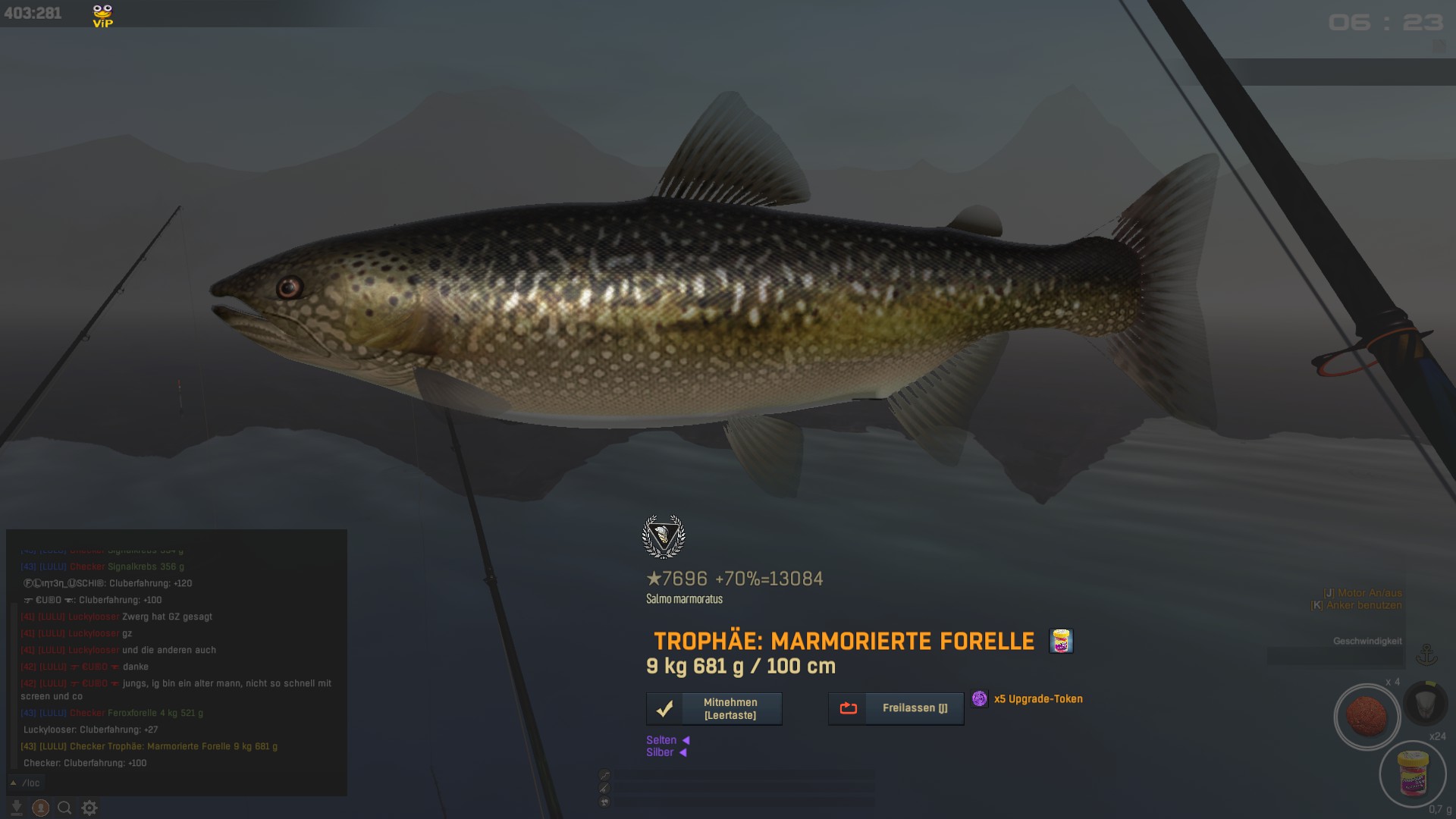Open the VIP status icon
The height and width of the screenshot is (819, 1456).
102,15
